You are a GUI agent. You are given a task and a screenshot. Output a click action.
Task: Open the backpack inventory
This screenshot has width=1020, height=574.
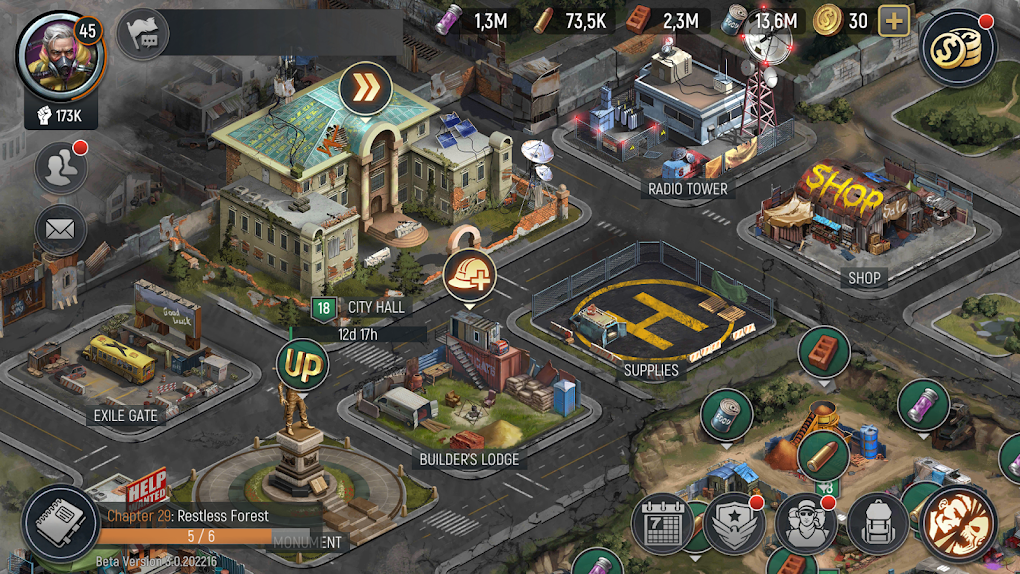tap(878, 523)
